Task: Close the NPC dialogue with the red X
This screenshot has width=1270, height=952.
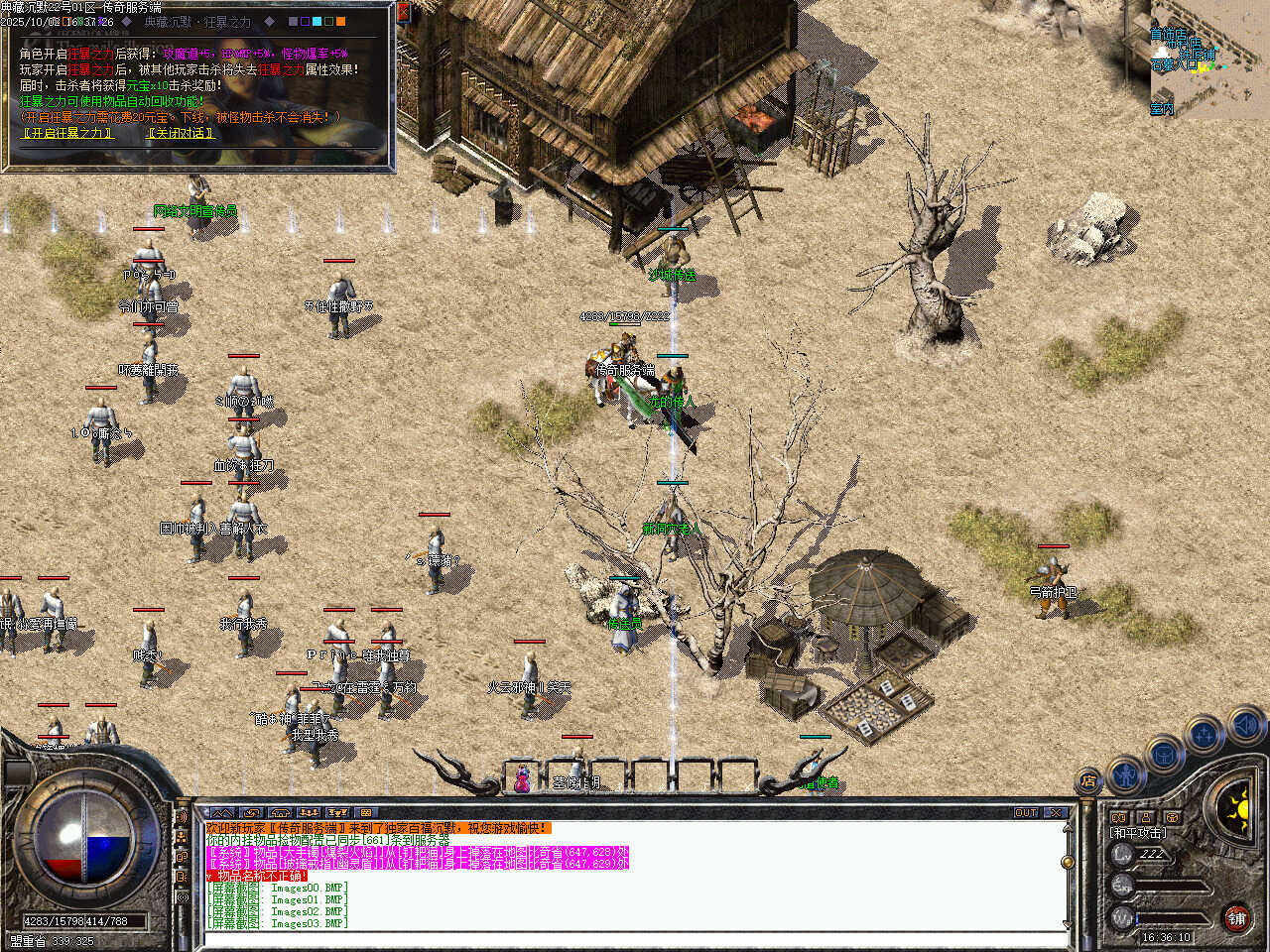Action: point(403,12)
